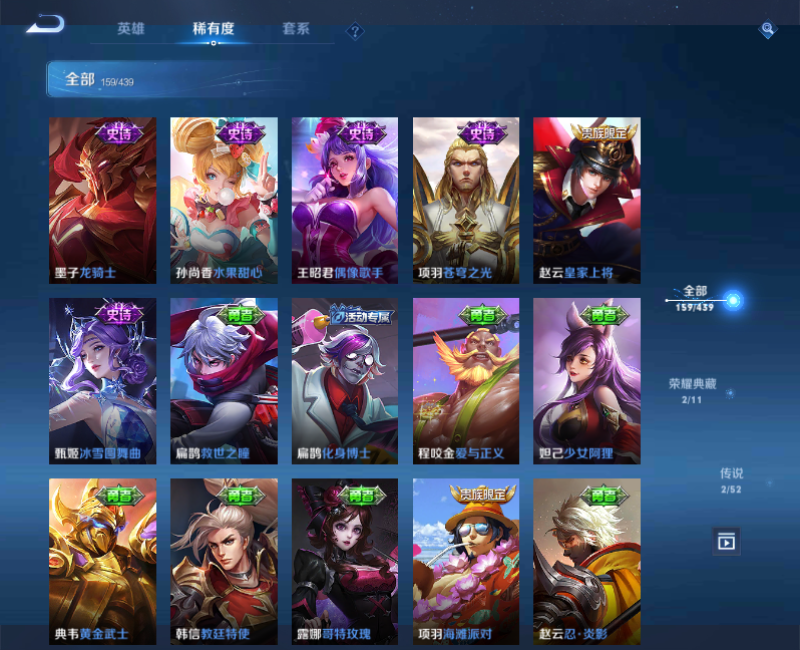Image resolution: width=800 pixels, height=650 pixels.
Task: Pick the 妲己 少女阿狸 skin card
Action: [587, 381]
